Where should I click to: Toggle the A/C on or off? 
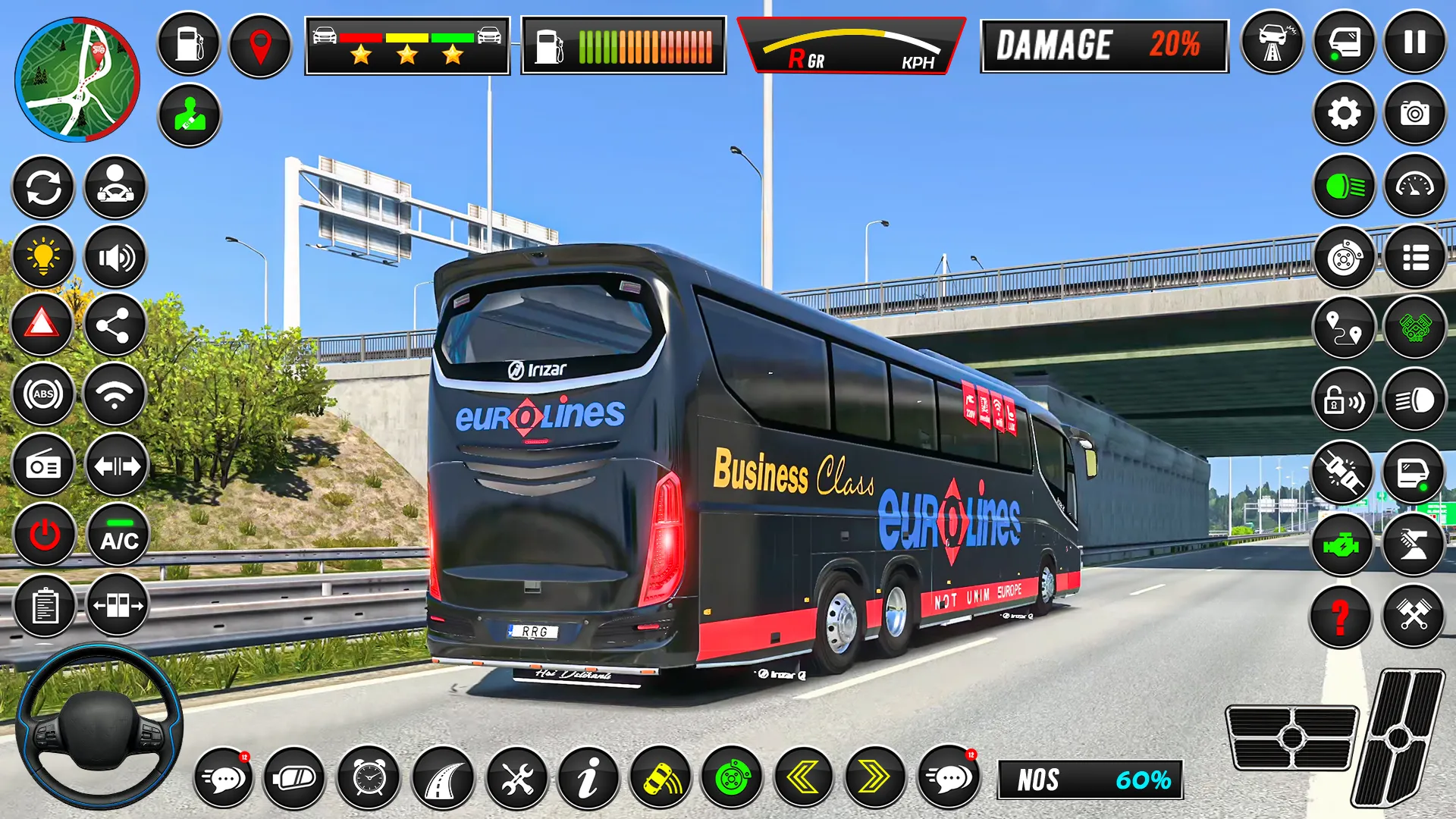114,535
